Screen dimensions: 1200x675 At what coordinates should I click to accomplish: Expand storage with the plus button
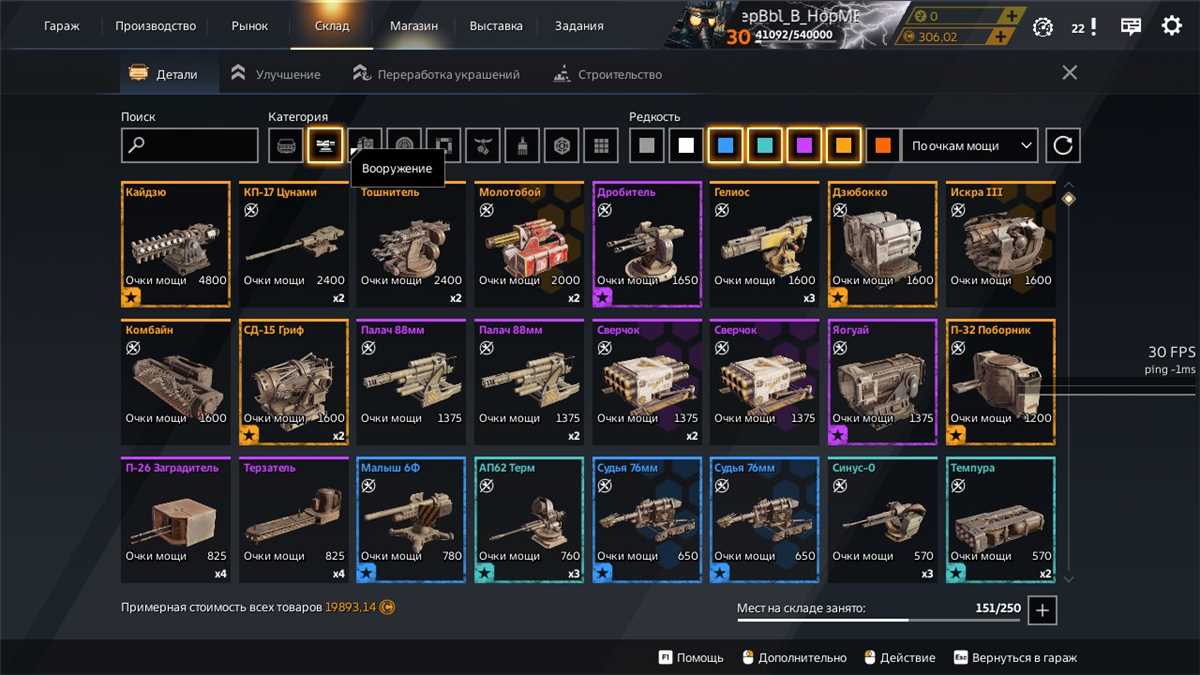pyautogui.click(x=1042, y=610)
